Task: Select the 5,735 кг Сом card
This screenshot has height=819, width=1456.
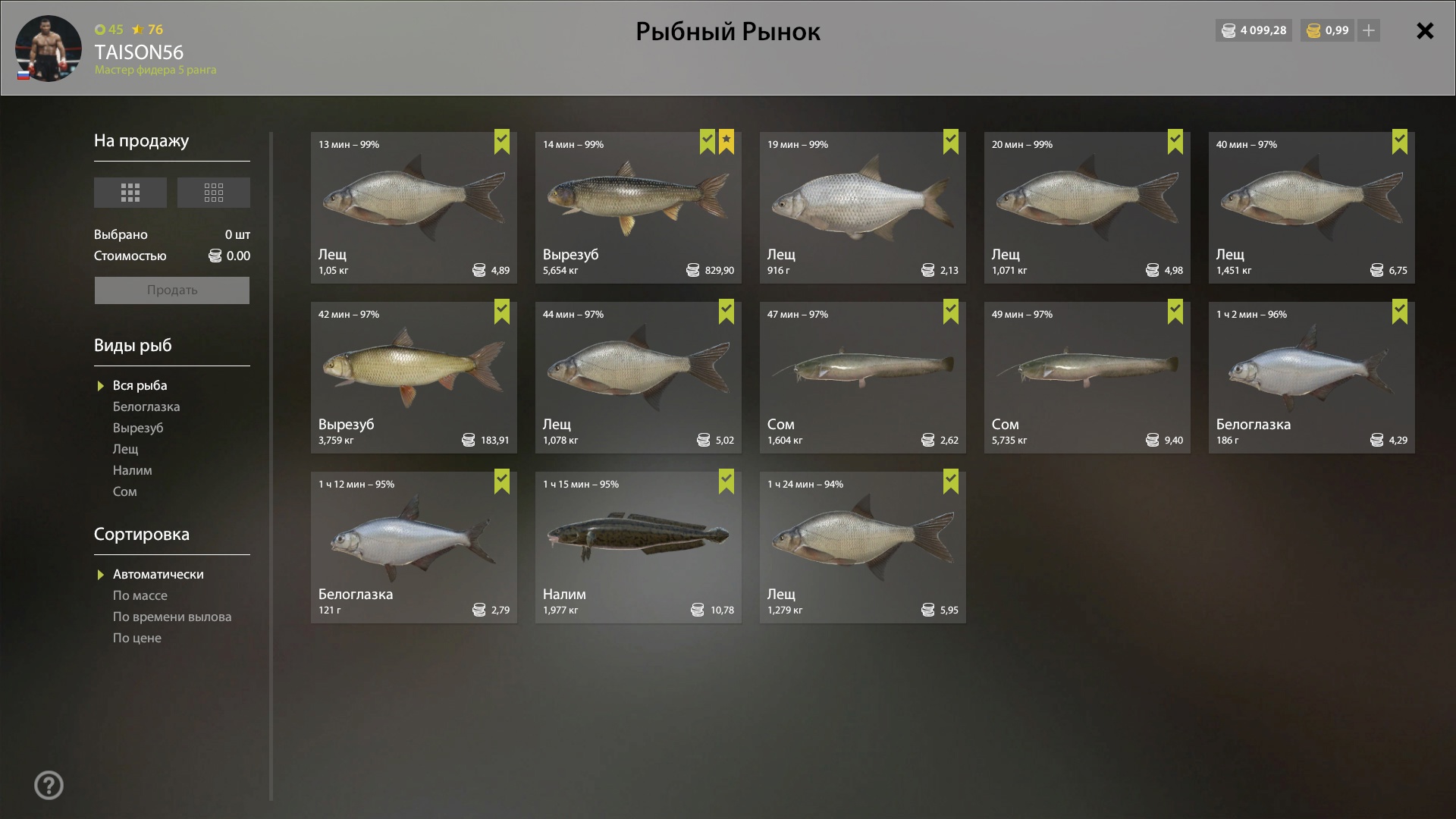Action: [x=1087, y=378]
